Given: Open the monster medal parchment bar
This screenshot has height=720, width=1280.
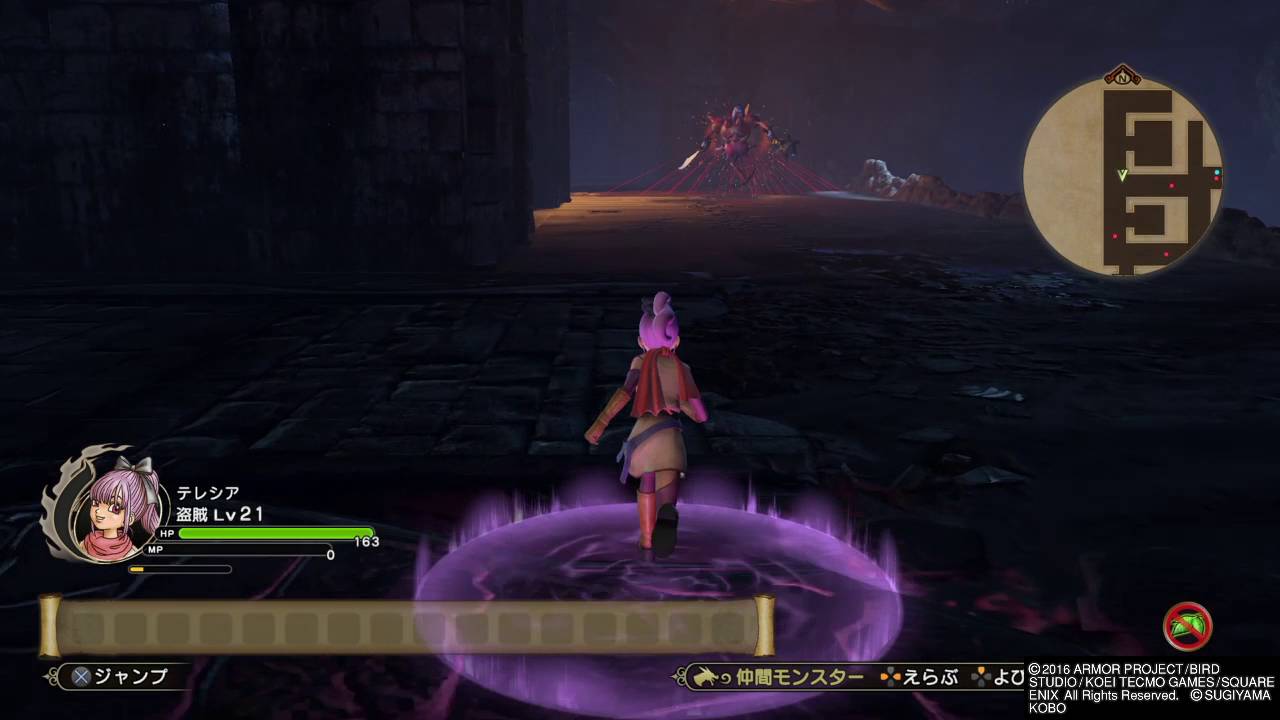Looking at the screenshot, I should click(406, 627).
